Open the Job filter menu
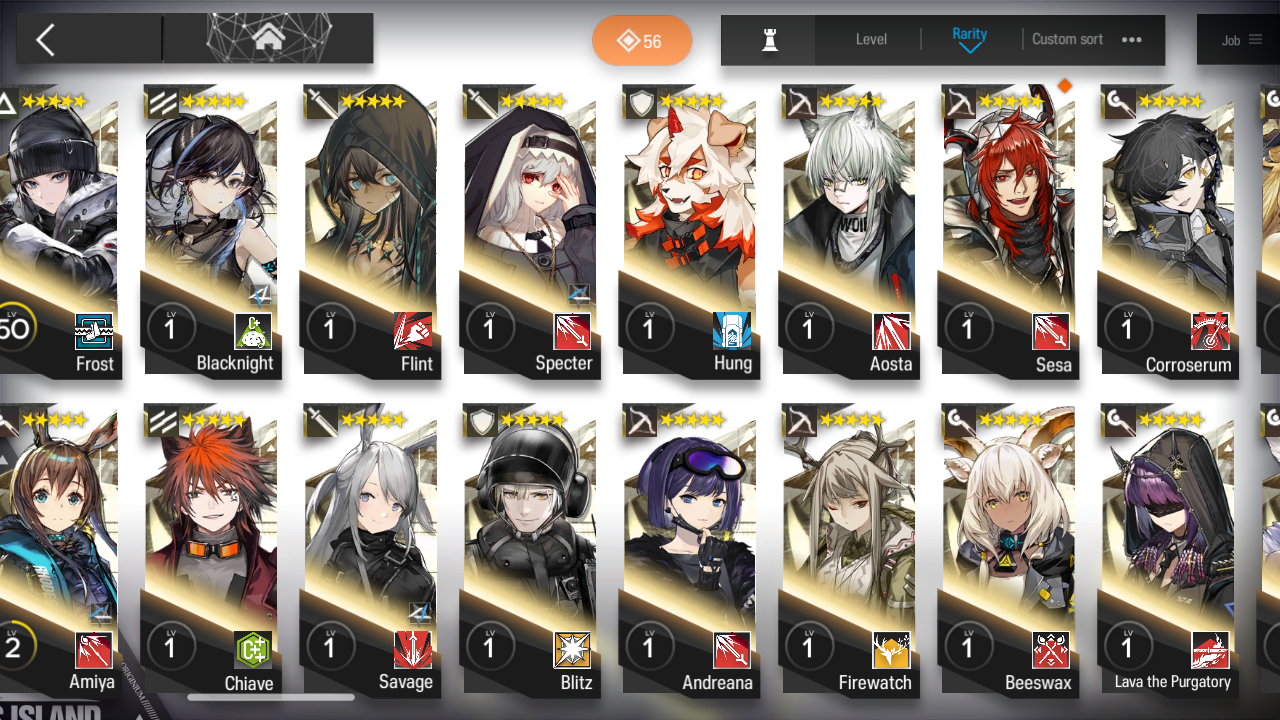 point(1241,40)
